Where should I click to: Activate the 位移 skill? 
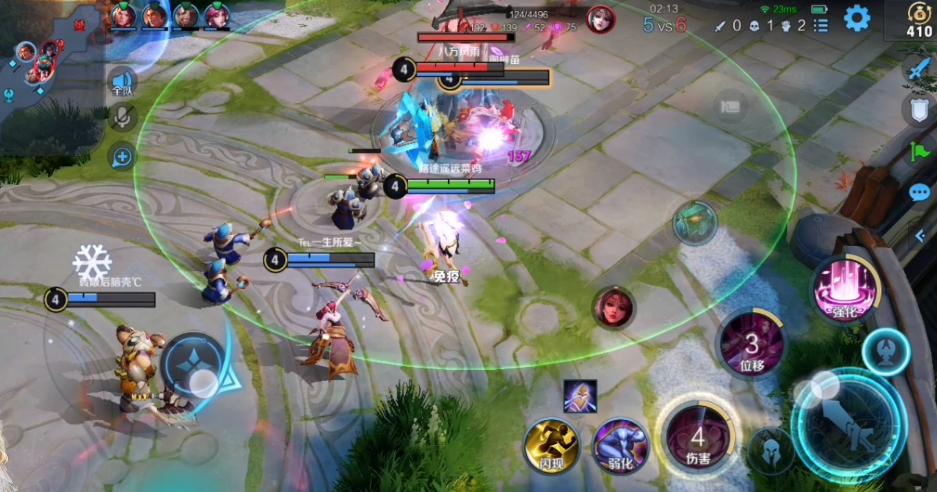pos(751,345)
